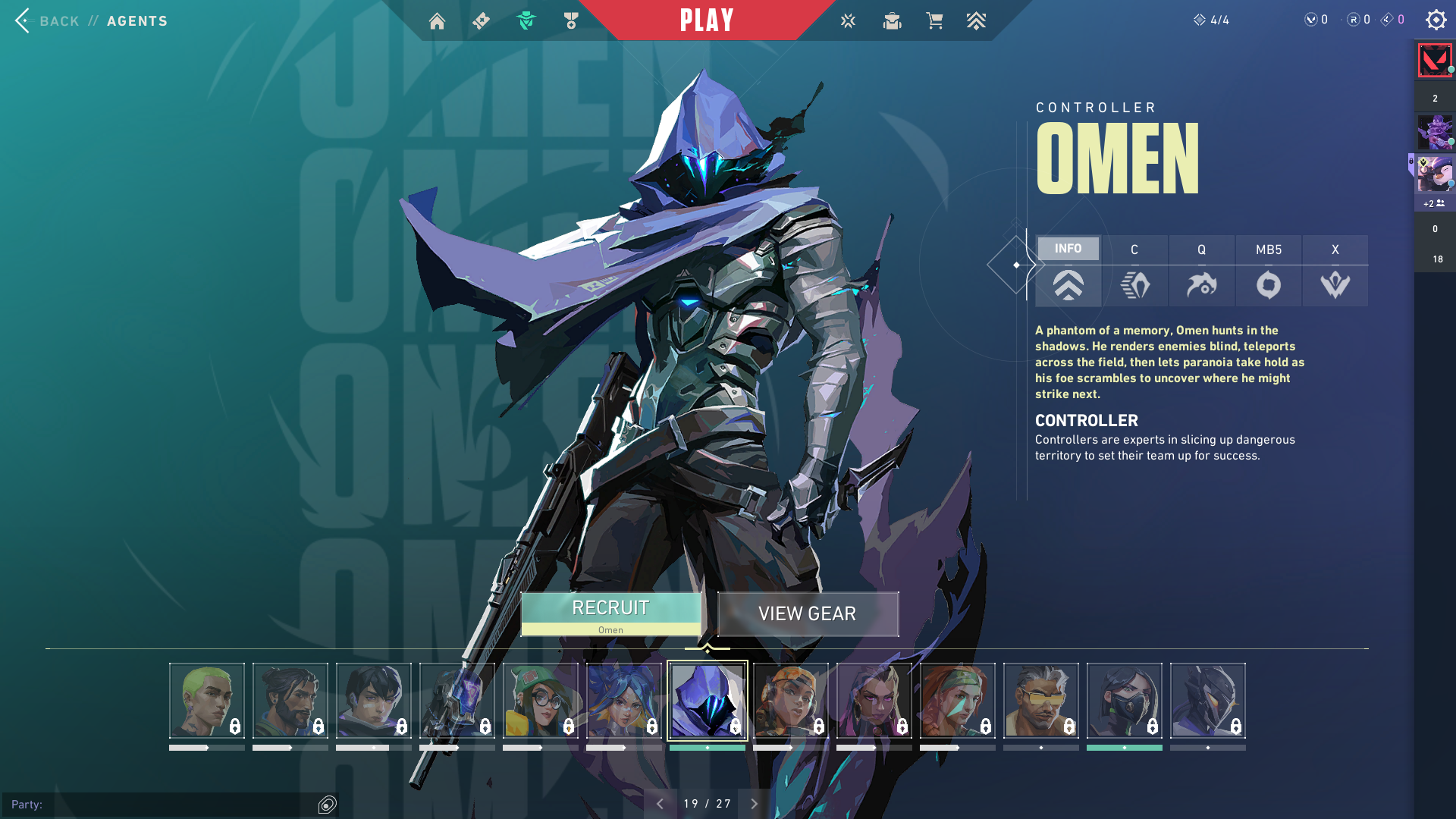The image size is (1456, 819).
Task: Open the settings gear
Action: tap(1436, 20)
